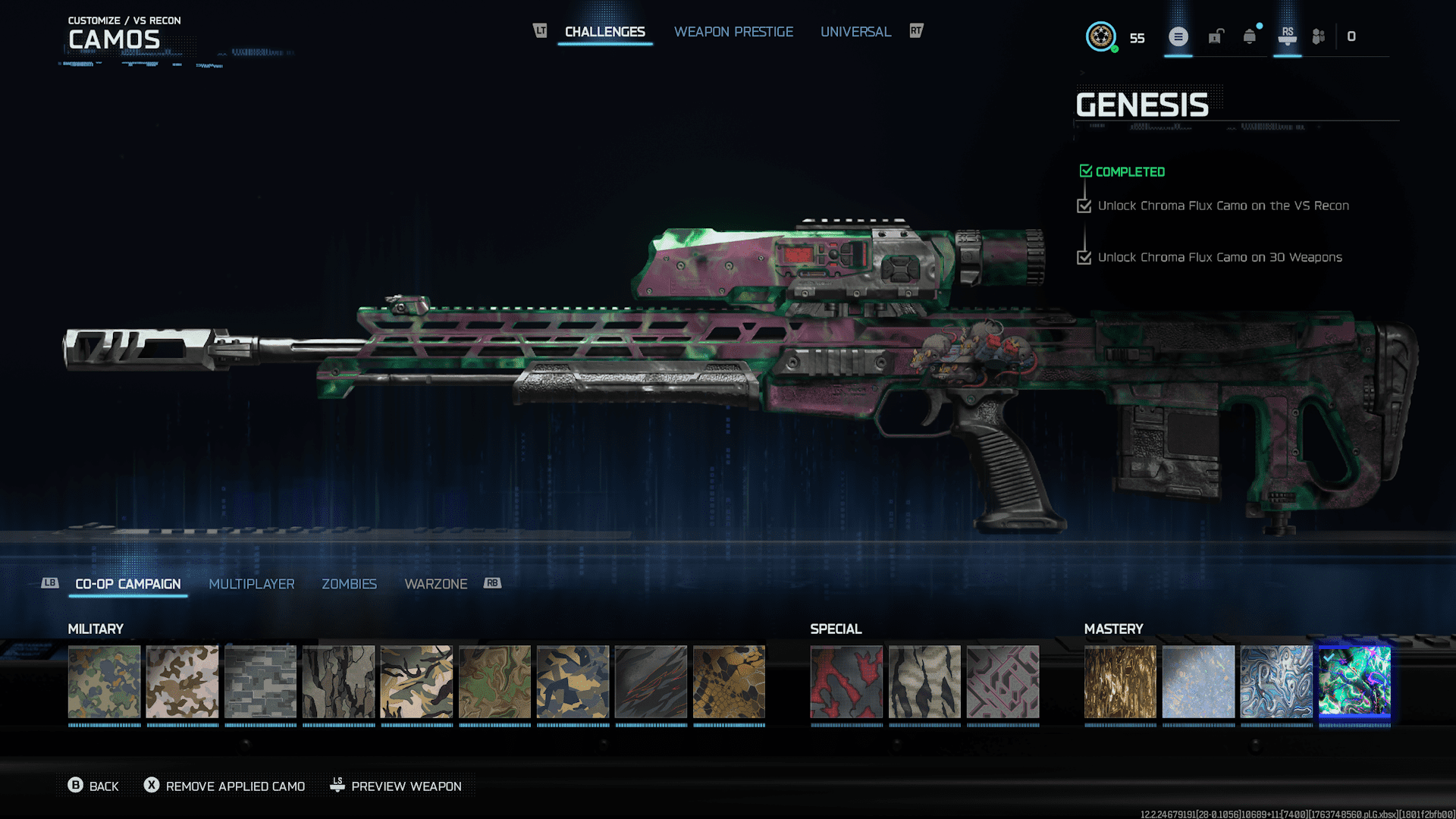Pick the gold snakeskin scale camo
Image resolution: width=1456 pixels, height=819 pixels.
729,682
